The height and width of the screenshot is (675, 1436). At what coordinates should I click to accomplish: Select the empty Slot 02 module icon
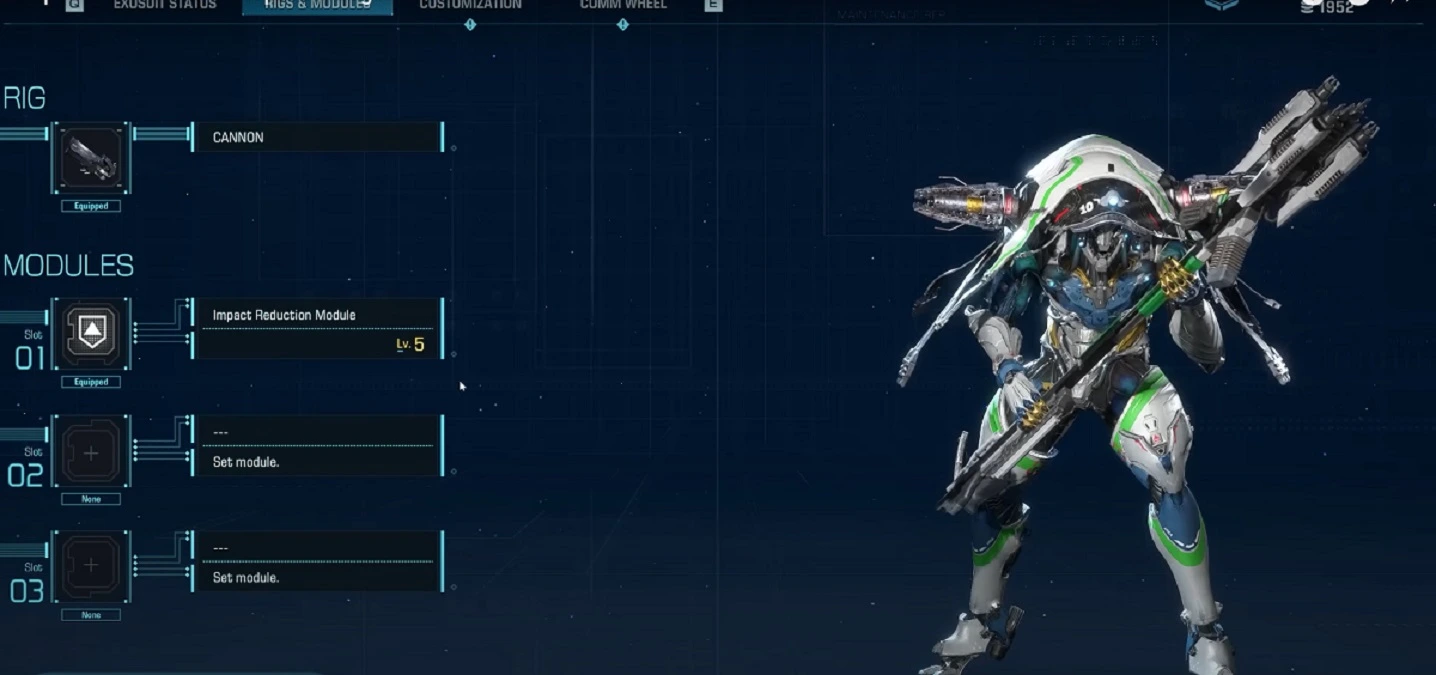tap(91, 452)
